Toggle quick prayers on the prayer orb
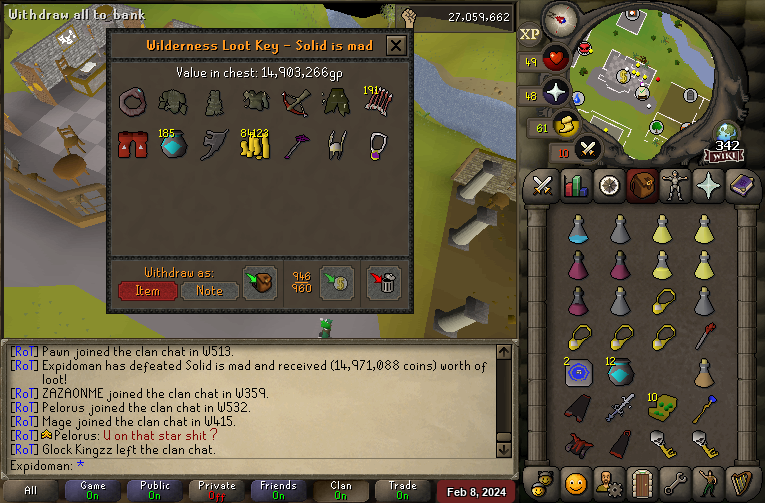Screen dimensions: 765x503 [556, 94]
